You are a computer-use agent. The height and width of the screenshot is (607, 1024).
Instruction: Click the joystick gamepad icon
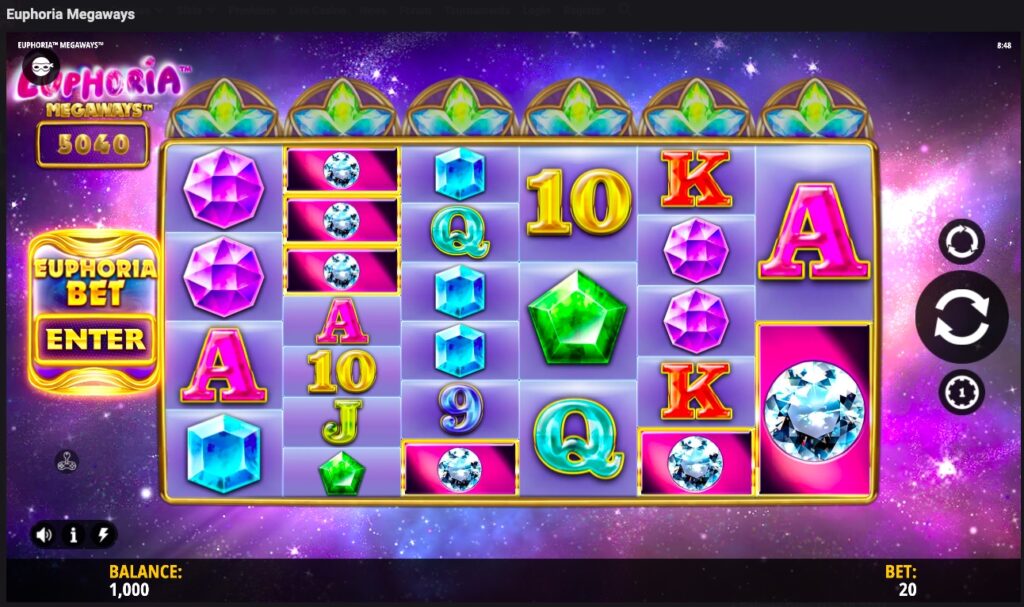click(x=67, y=461)
